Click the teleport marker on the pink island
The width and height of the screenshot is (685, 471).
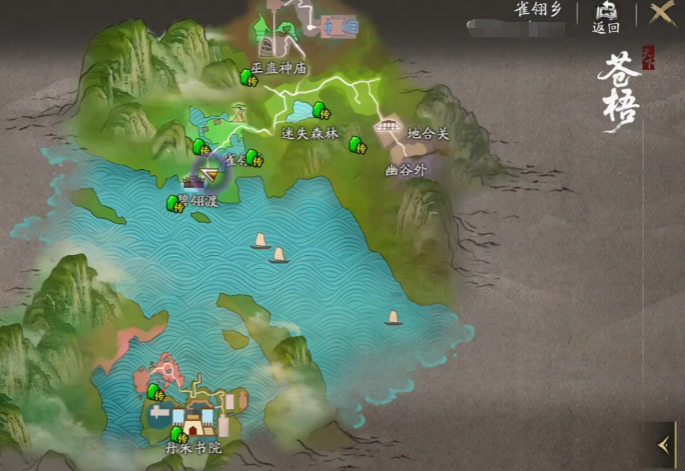(155, 392)
